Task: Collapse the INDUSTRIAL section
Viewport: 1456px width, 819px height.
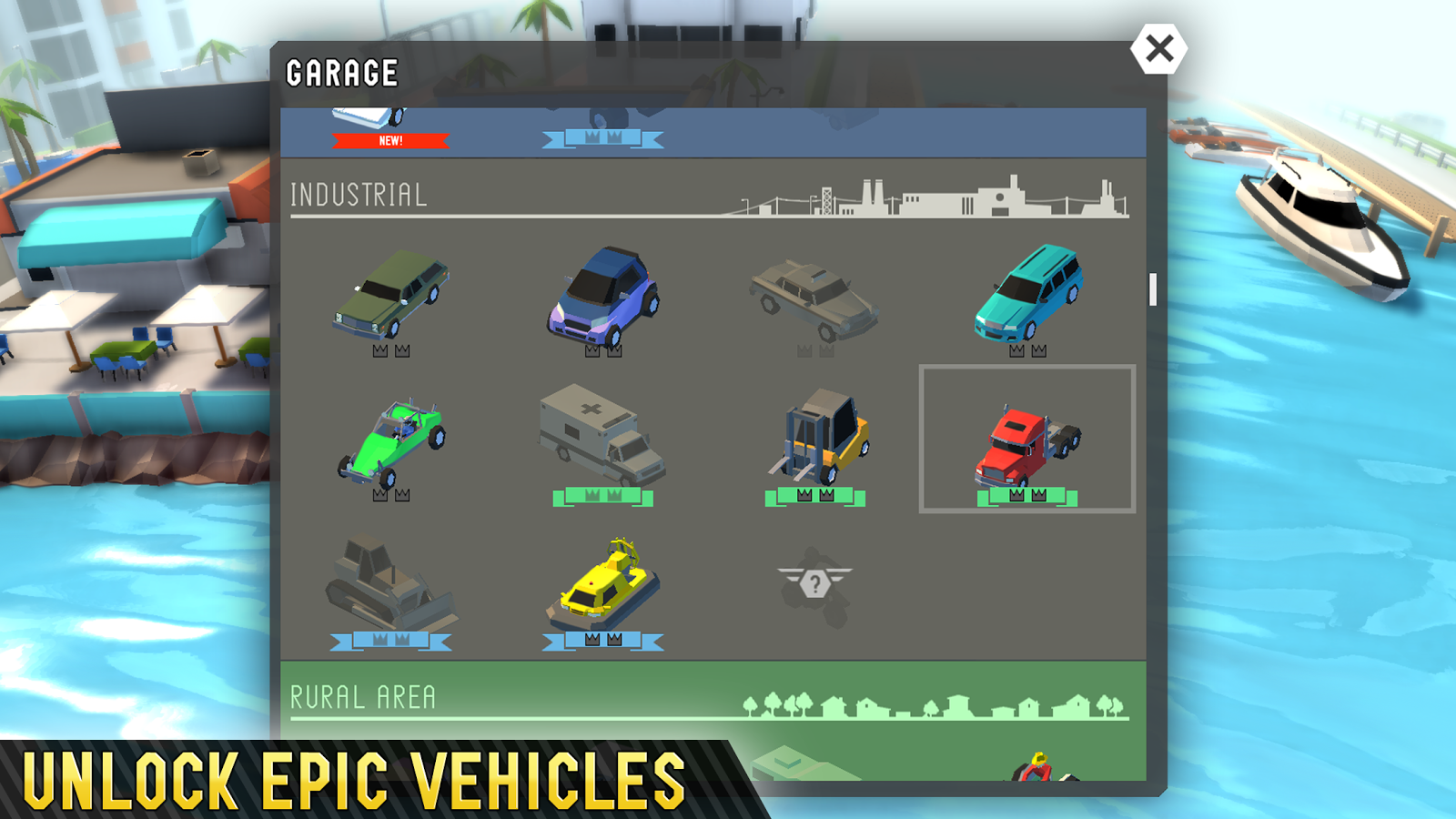Action: tap(358, 193)
